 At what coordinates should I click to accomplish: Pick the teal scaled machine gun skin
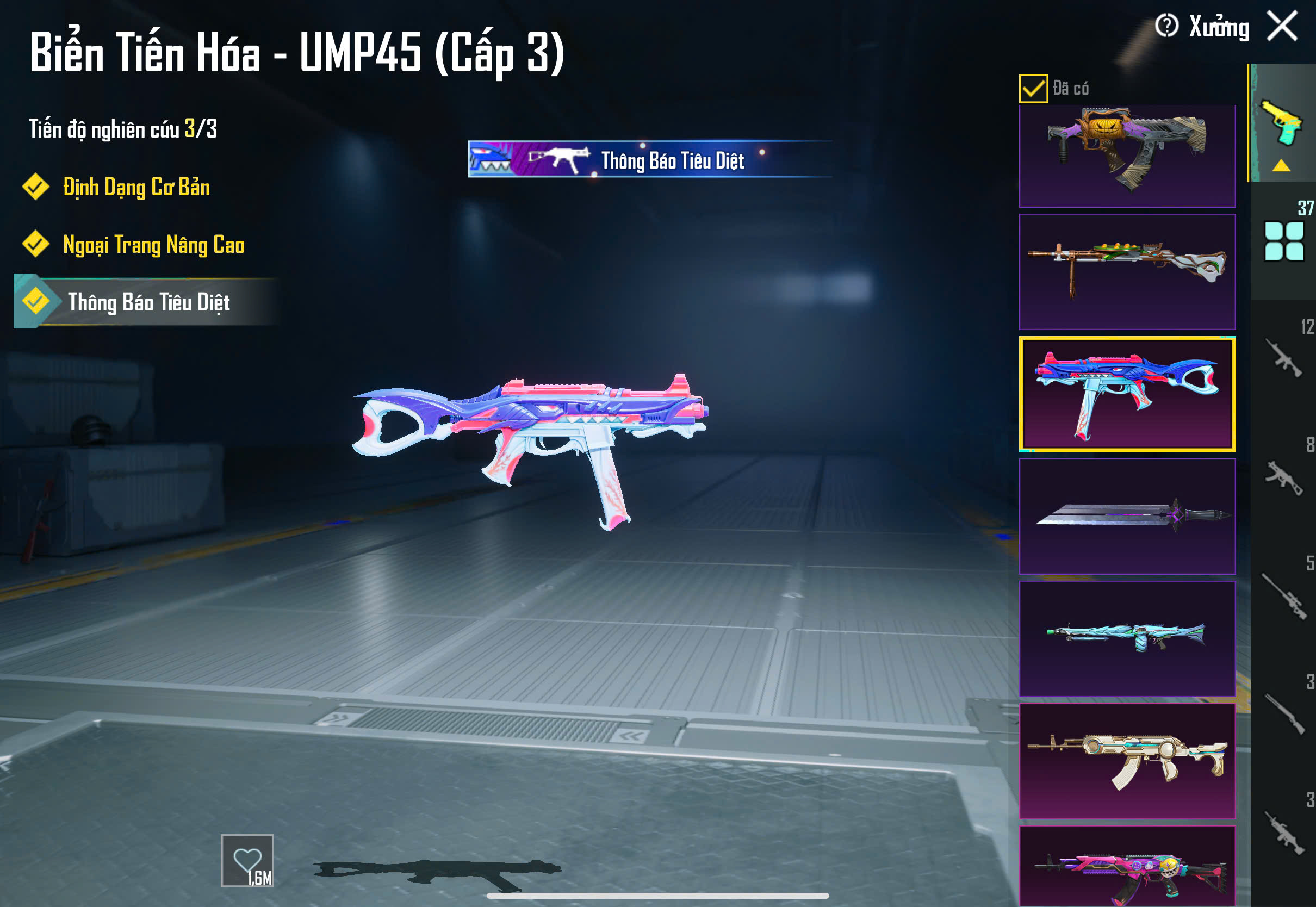click(1127, 638)
